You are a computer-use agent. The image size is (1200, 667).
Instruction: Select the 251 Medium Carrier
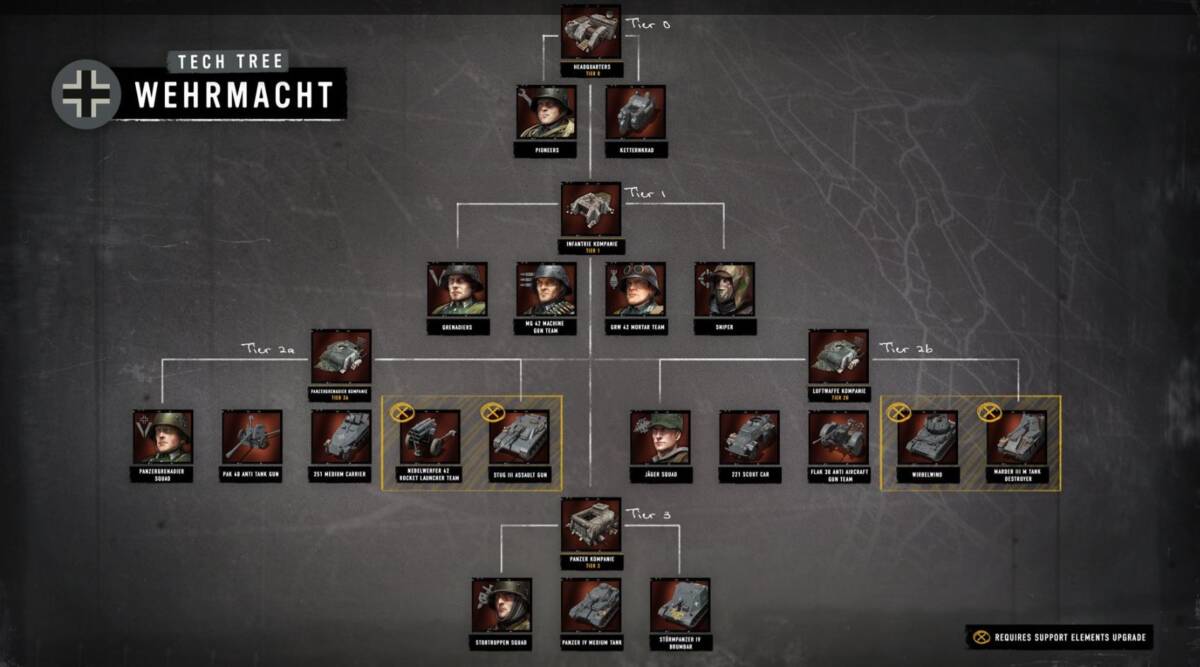341,437
